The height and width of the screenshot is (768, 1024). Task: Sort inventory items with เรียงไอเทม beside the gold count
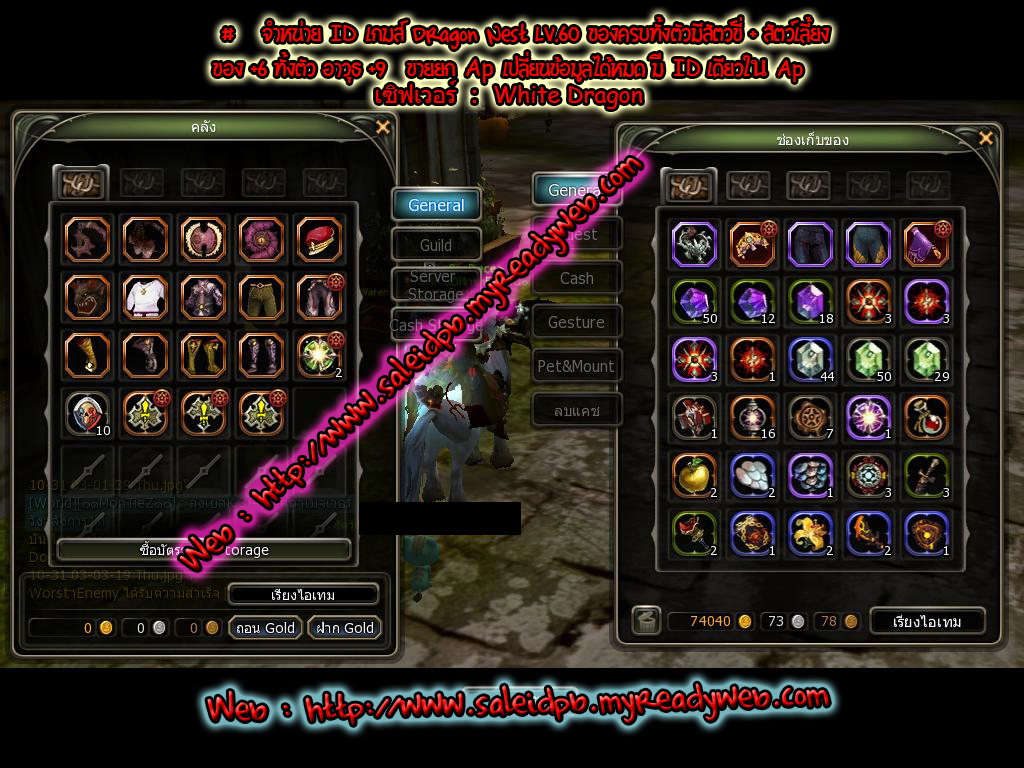(925, 621)
